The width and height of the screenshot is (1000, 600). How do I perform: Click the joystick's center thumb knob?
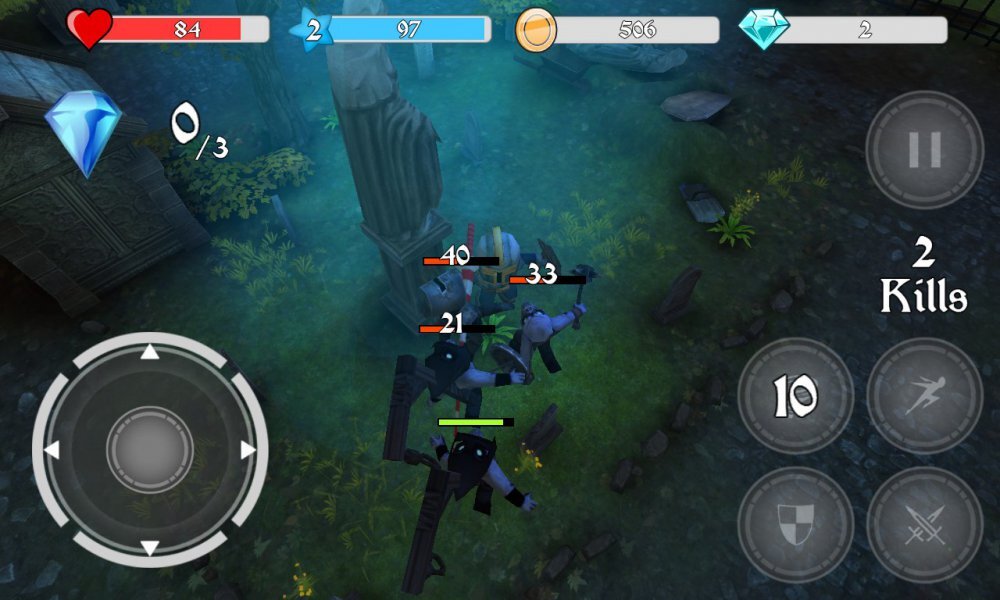click(149, 450)
